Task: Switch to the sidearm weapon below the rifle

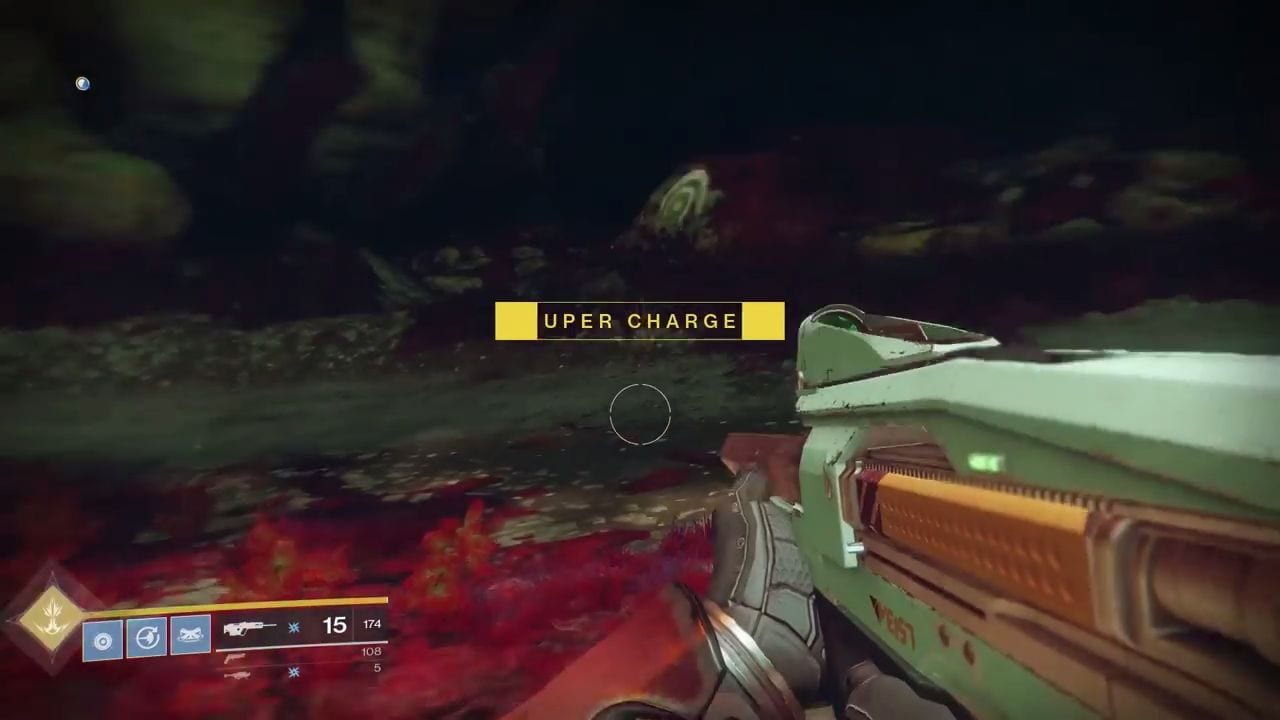Action: pos(236,656)
